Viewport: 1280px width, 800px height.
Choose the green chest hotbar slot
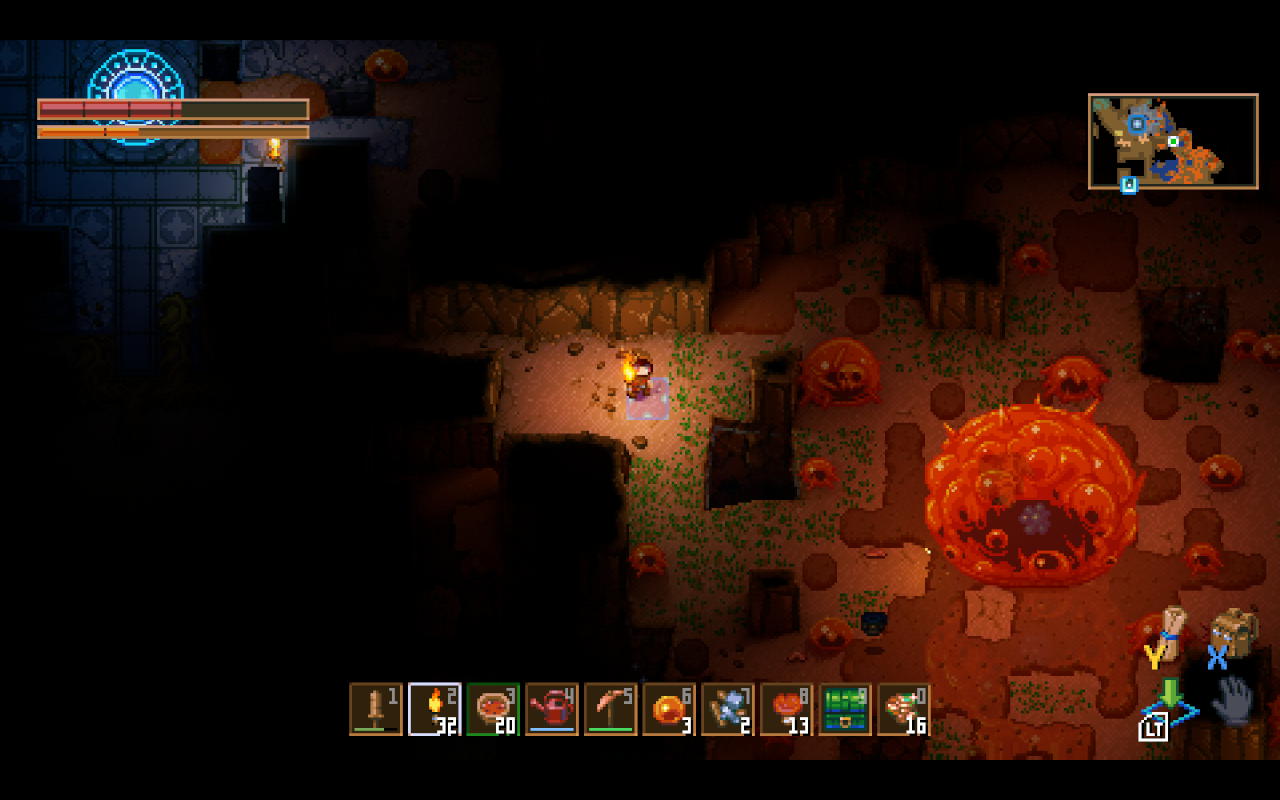click(x=845, y=709)
